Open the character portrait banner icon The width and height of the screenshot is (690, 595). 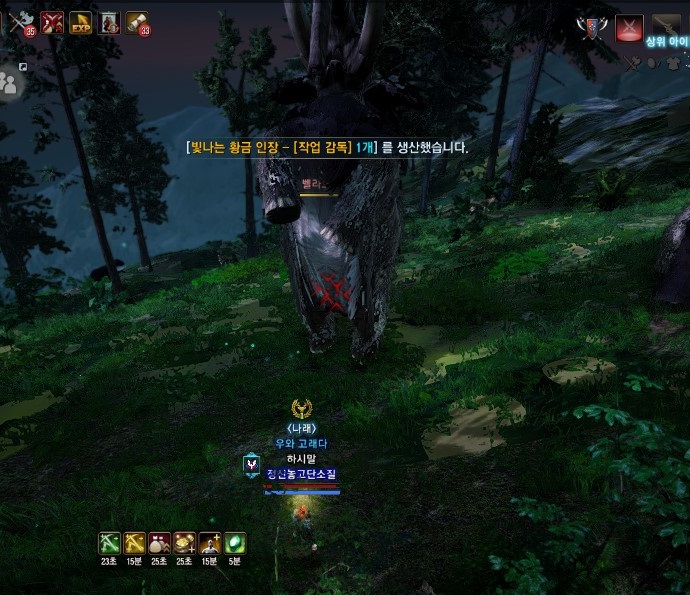coord(110,22)
